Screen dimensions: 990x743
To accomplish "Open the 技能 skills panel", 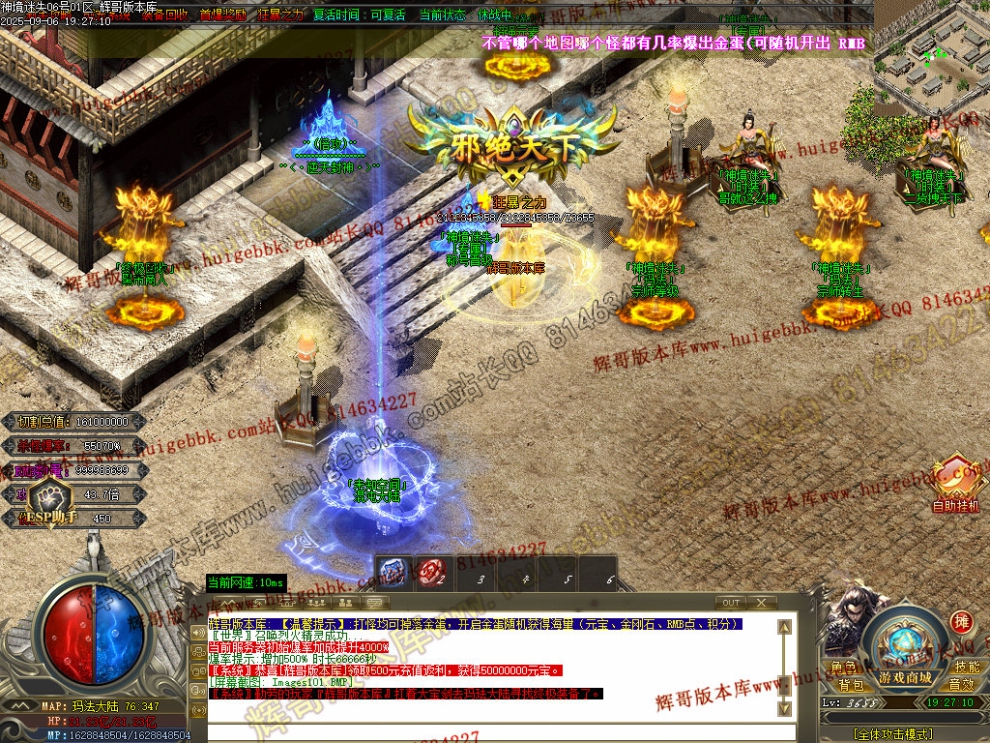I will point(966,667).
